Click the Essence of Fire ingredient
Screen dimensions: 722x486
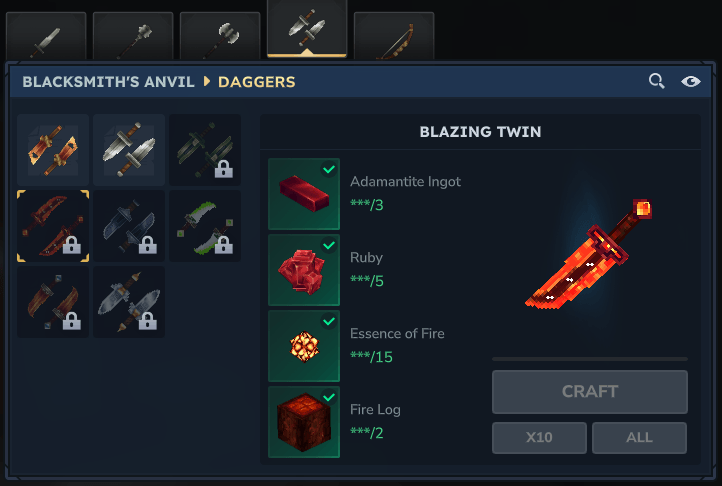point(304,346)
